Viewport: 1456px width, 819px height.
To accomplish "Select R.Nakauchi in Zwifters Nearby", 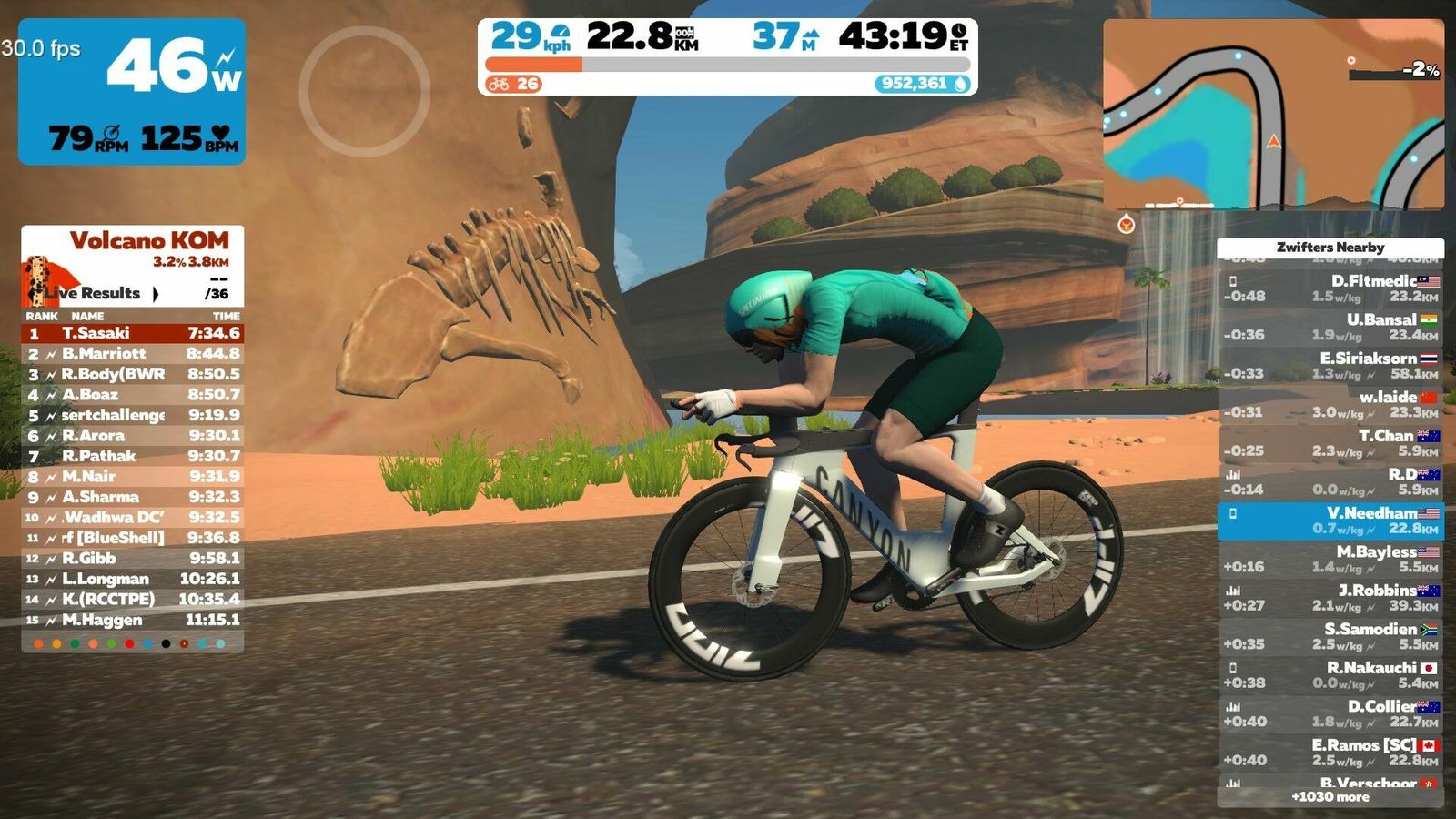I will click(x=1330, y=675).
